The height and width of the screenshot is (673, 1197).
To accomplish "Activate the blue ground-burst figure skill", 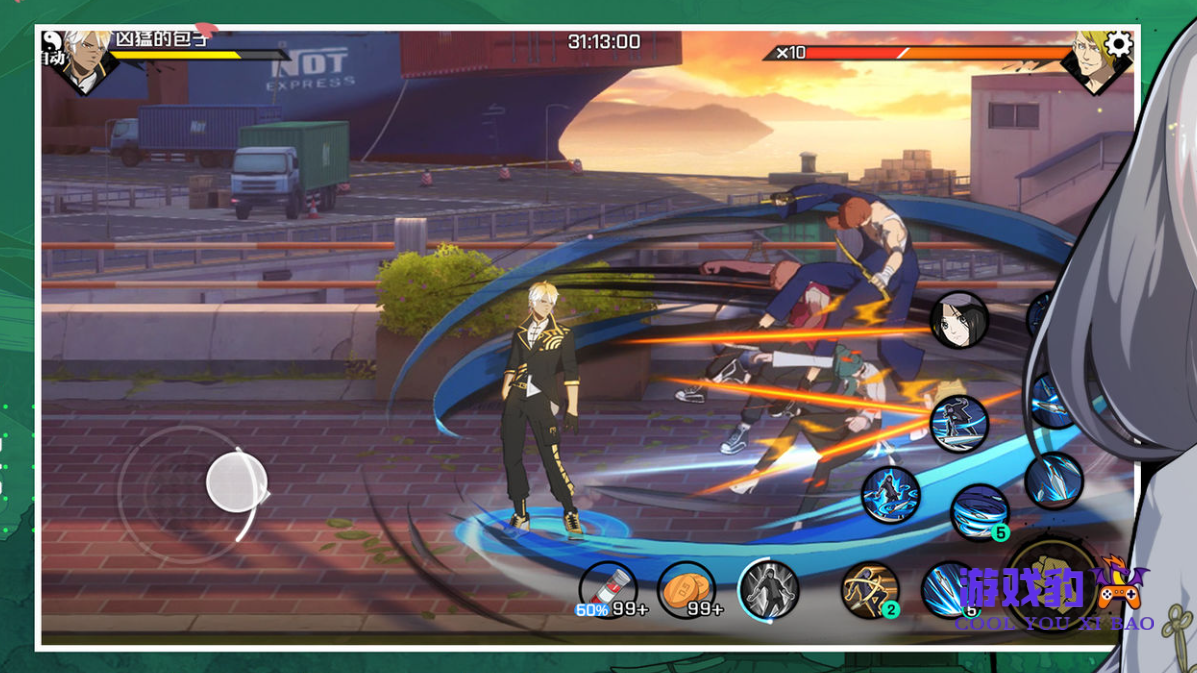I will [890, 495].
